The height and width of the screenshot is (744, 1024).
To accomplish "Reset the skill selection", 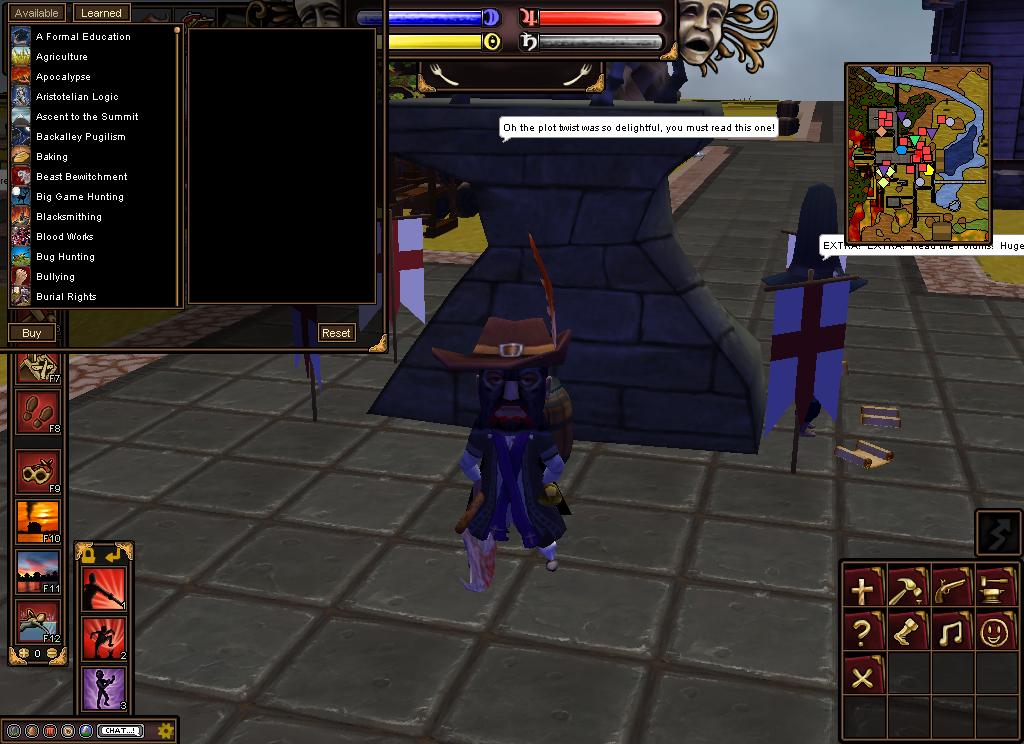I will [336, 333].
